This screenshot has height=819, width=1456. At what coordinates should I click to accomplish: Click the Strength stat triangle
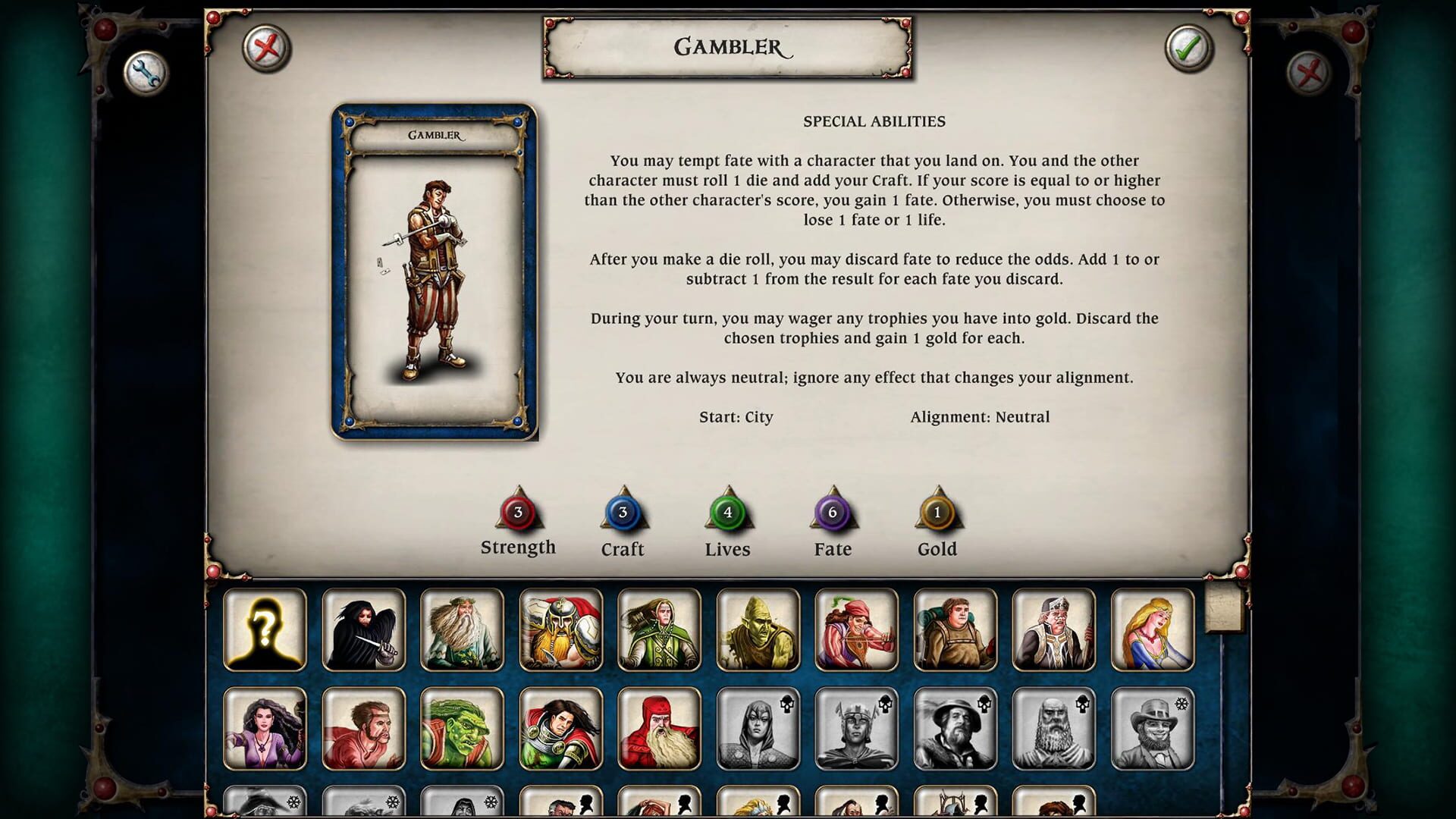518,514
